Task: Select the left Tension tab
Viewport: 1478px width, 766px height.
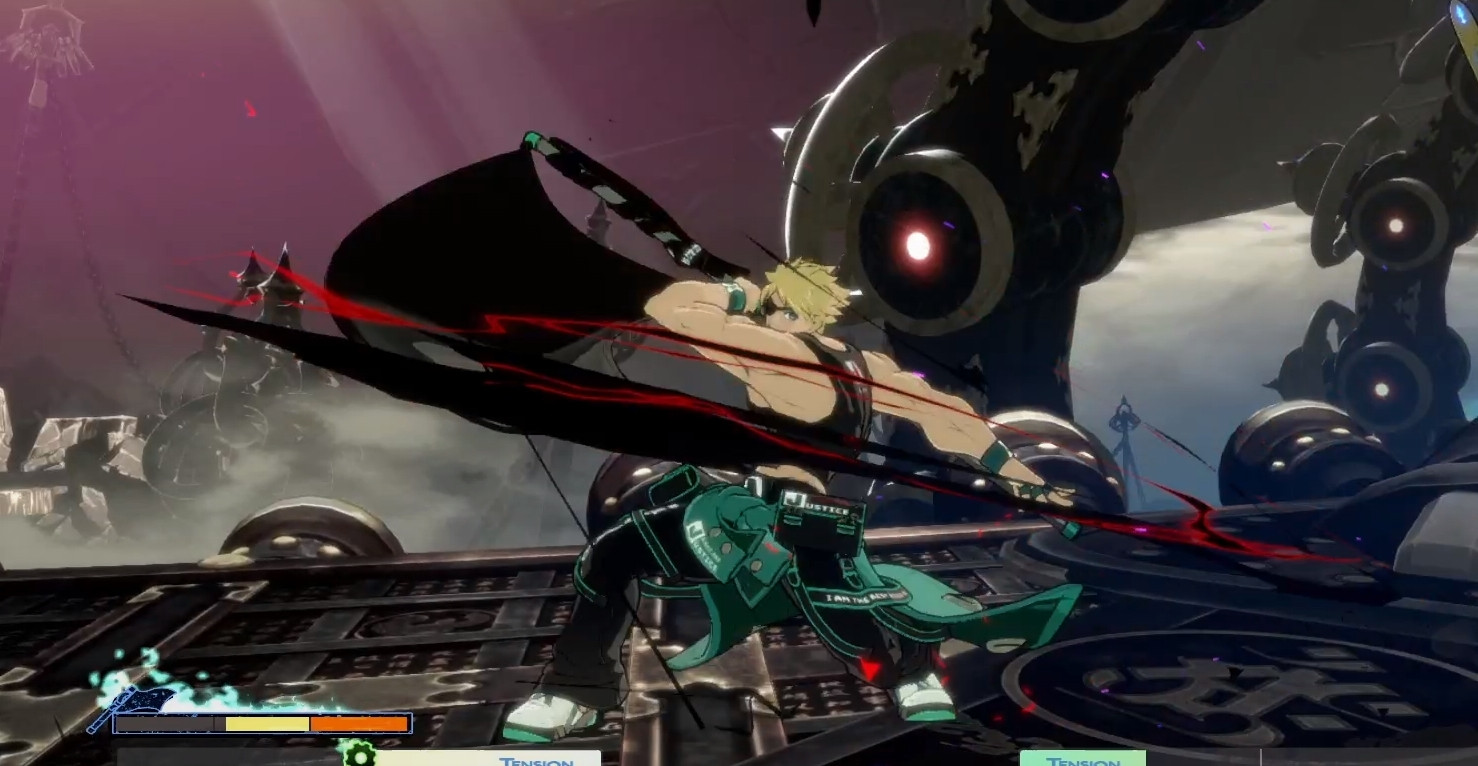Action: click(535, 760)
